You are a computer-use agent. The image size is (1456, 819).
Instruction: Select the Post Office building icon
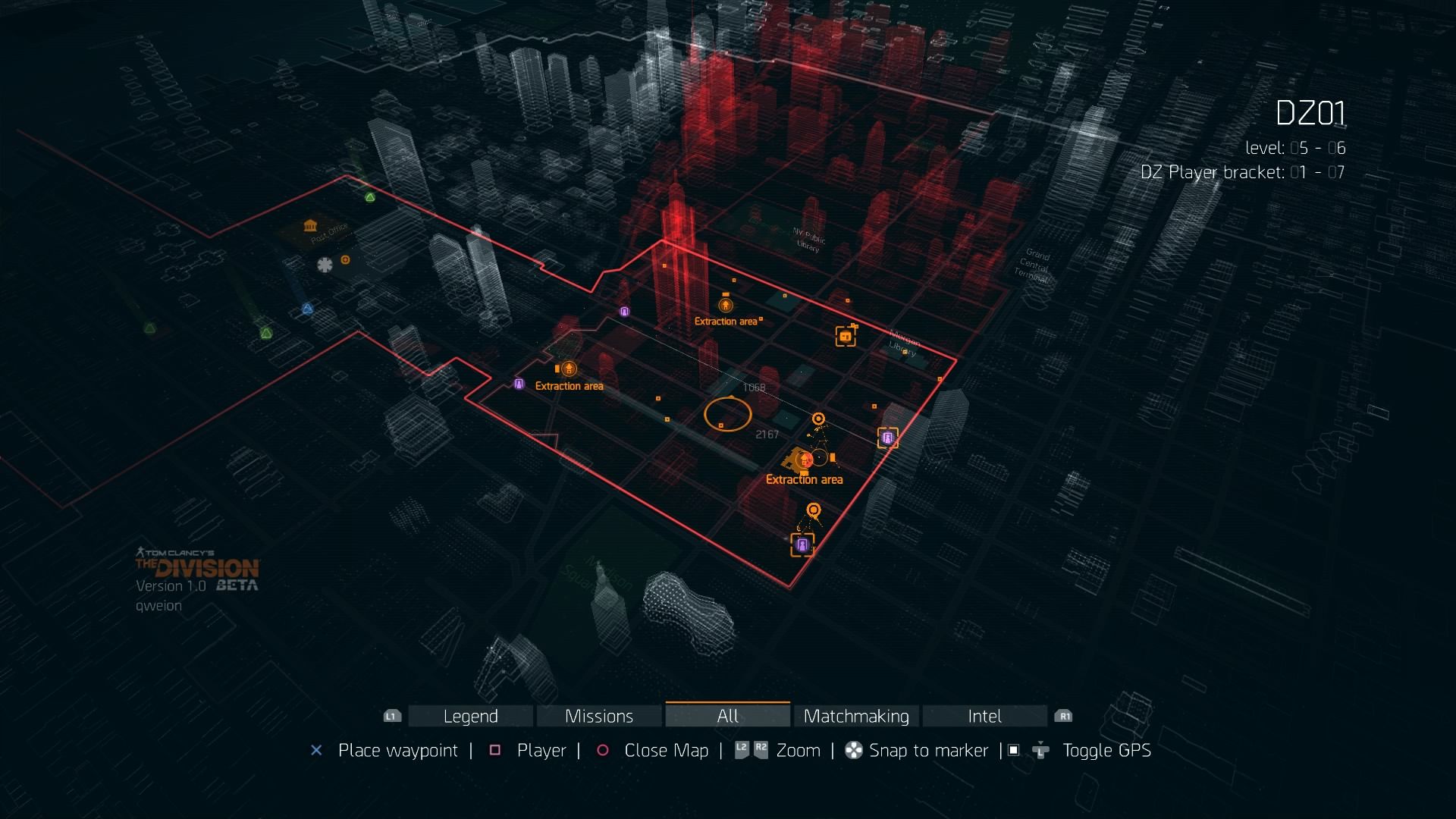(x=310, y=226)
